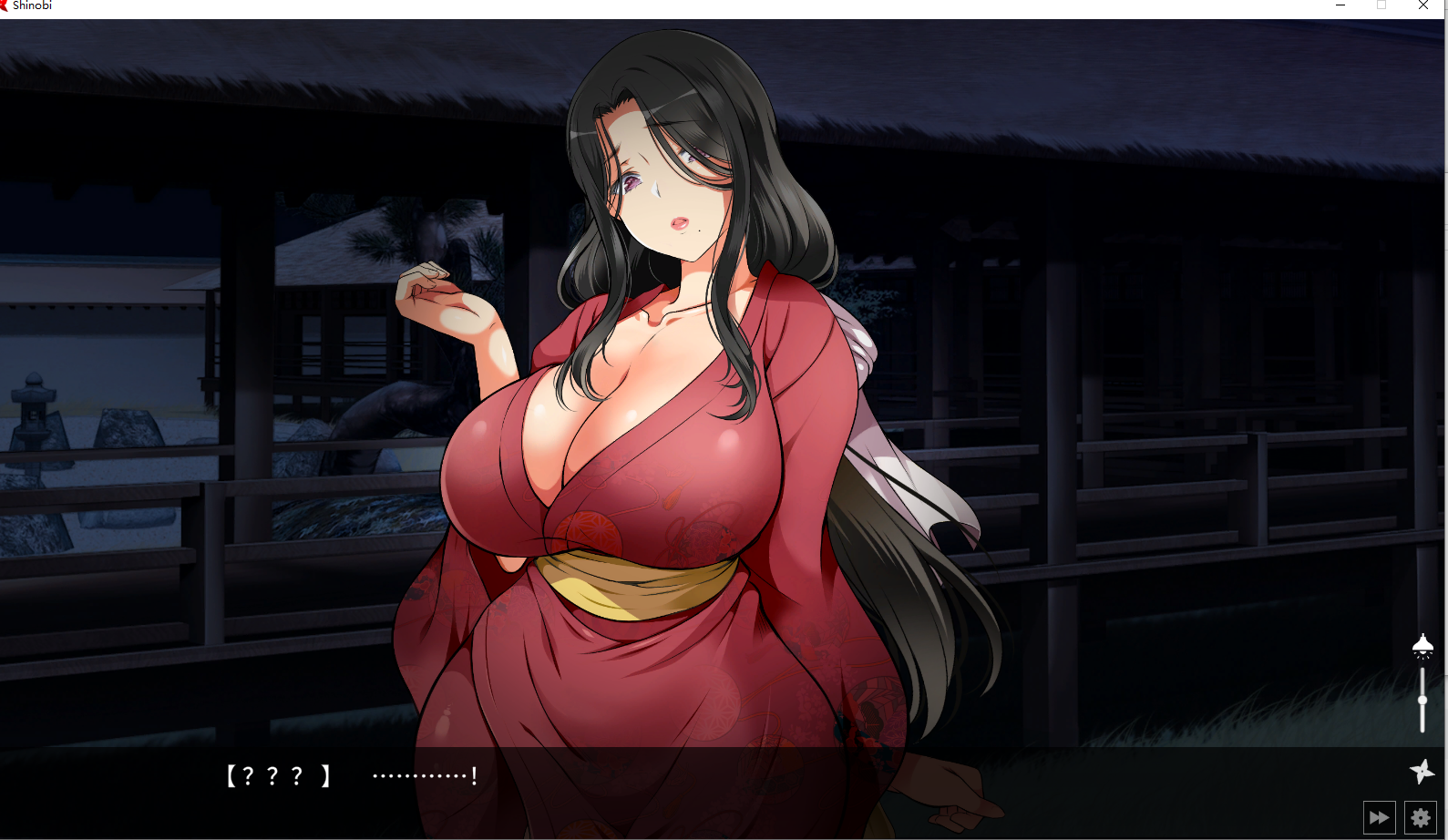Click top of the vertical slider track
Viewport: 1448px width, 840px height.
[1423, 670]
